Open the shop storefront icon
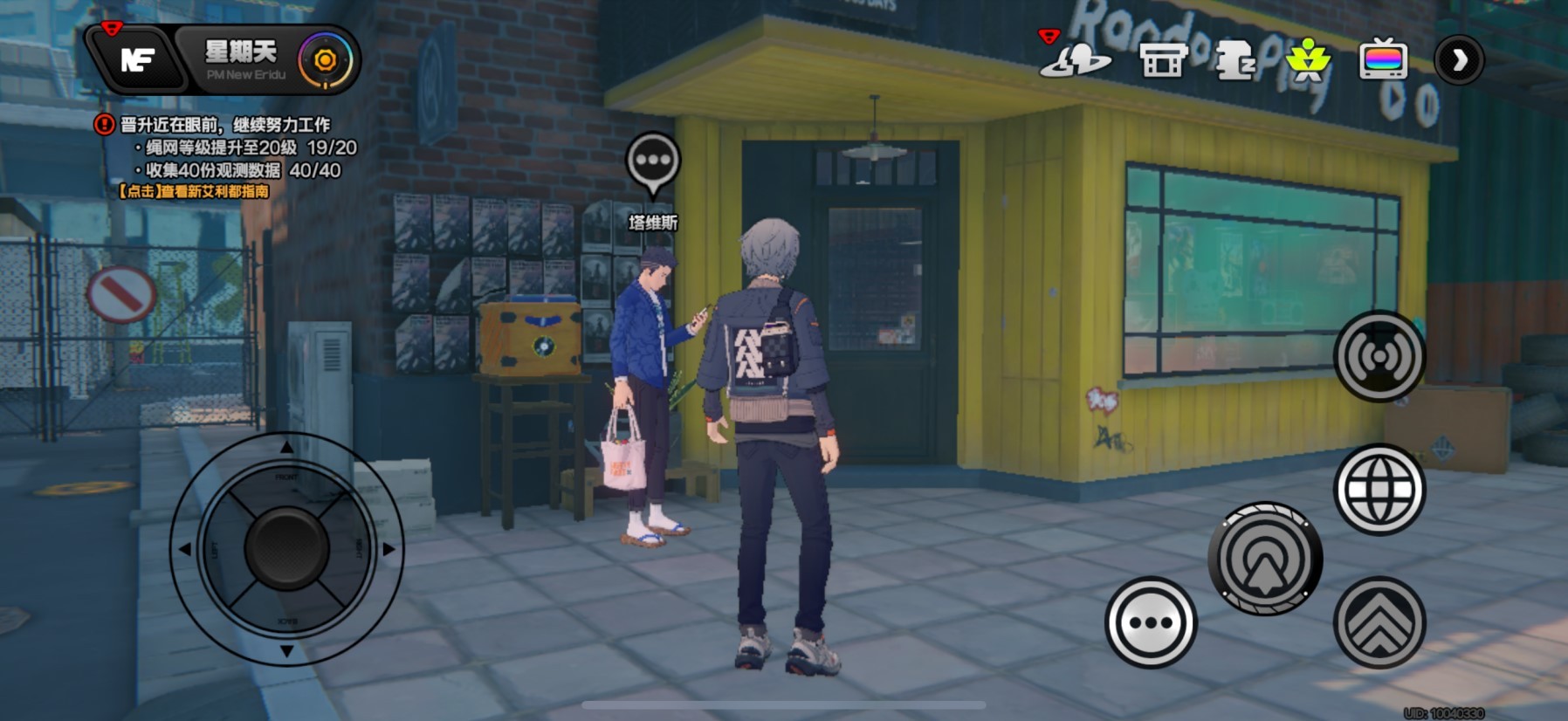Screen dimensions: 1568x721 click(x=1163, y=60)
